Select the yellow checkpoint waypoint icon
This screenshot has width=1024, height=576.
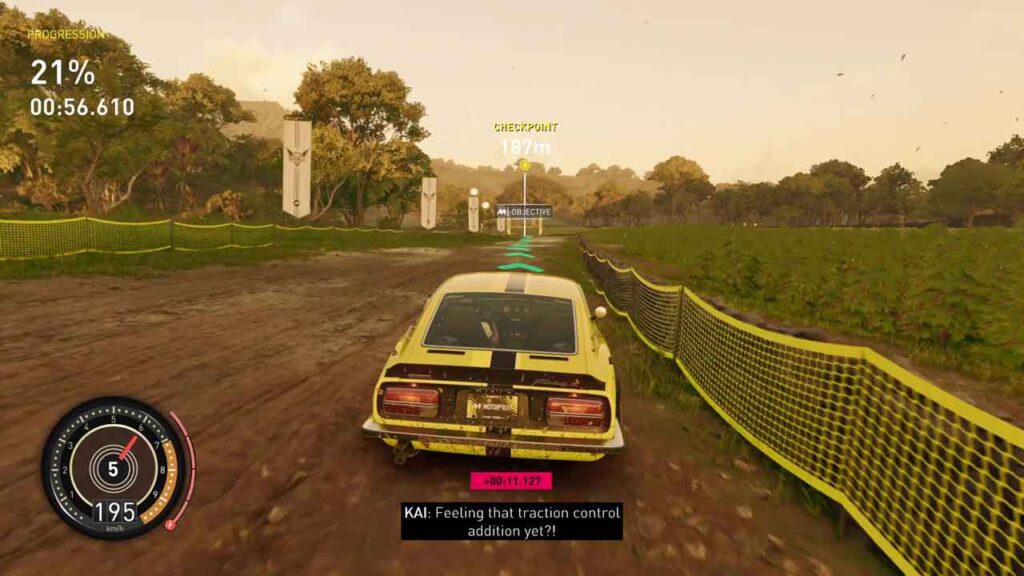pos(524,165)
